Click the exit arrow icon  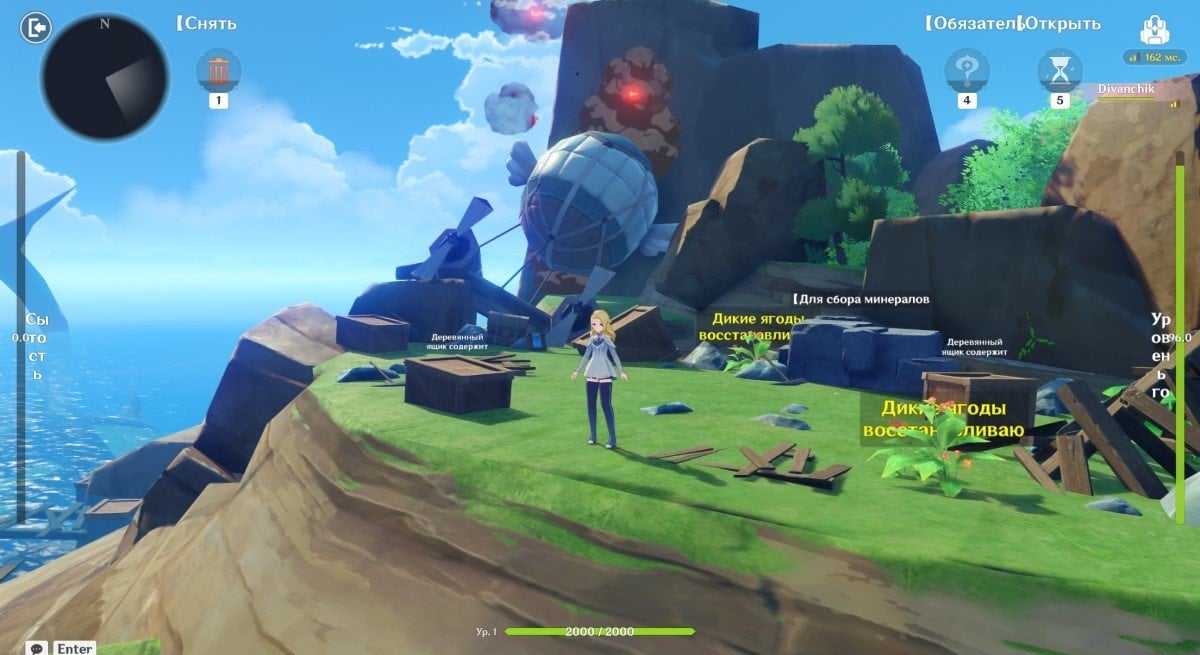pos(35,28)
